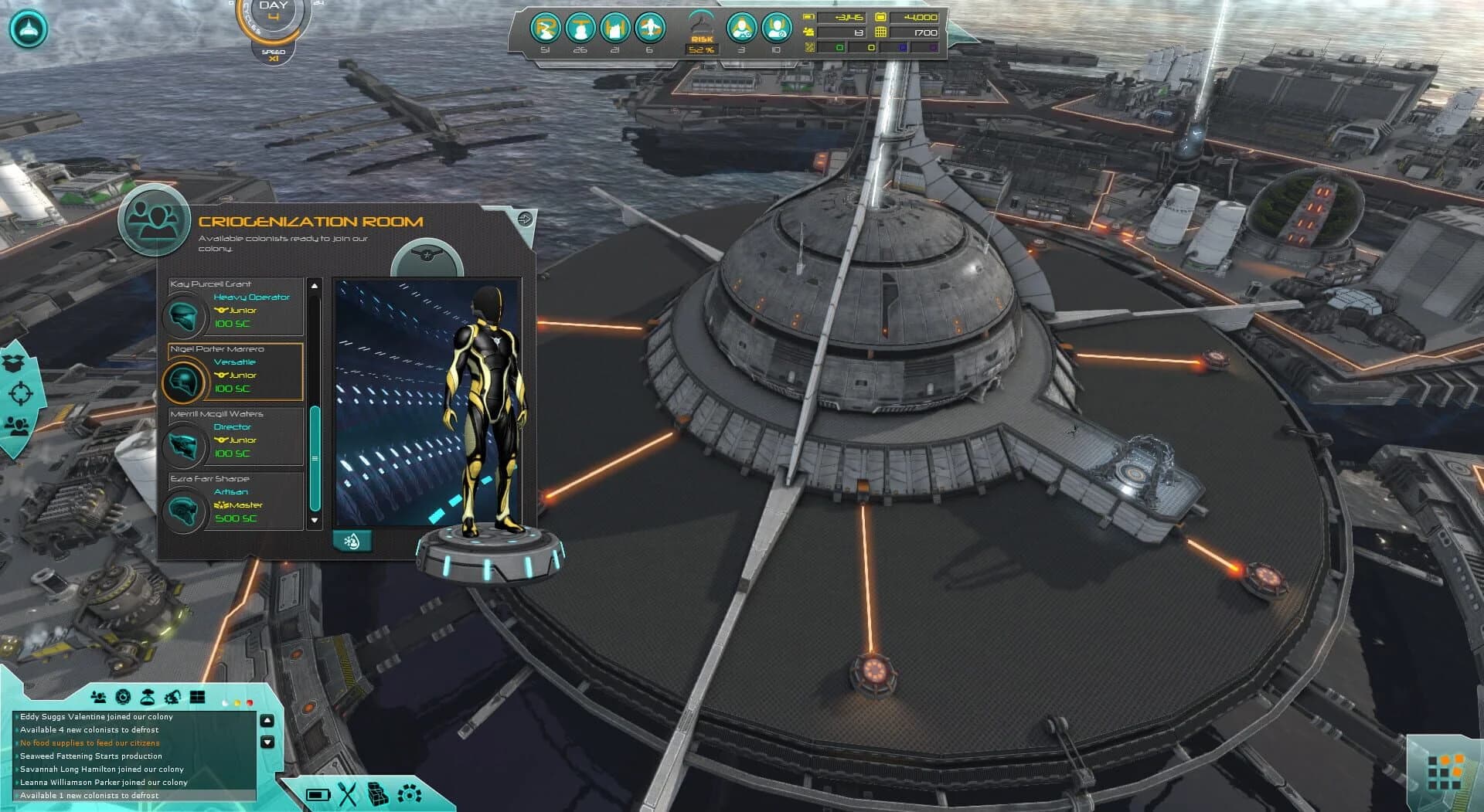Viewport: 1484px width, 812px height.
Task: Toggle the red notification filter dot
Action: (250, 703)
